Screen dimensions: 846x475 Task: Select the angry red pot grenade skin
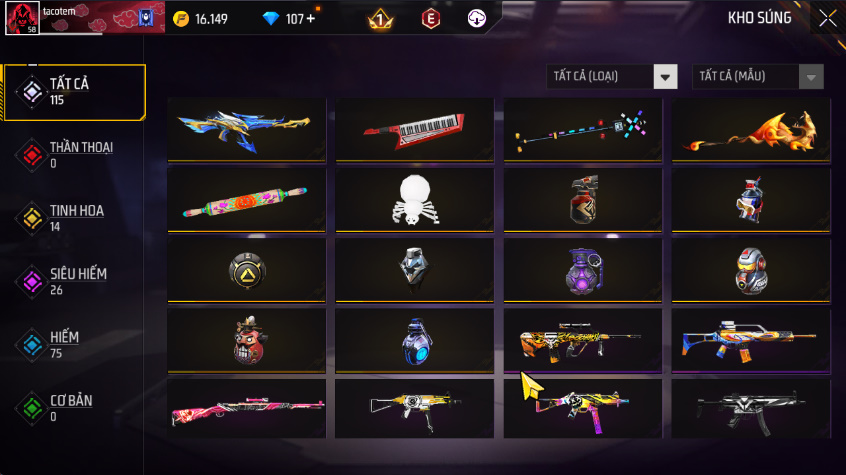(244, 340)
